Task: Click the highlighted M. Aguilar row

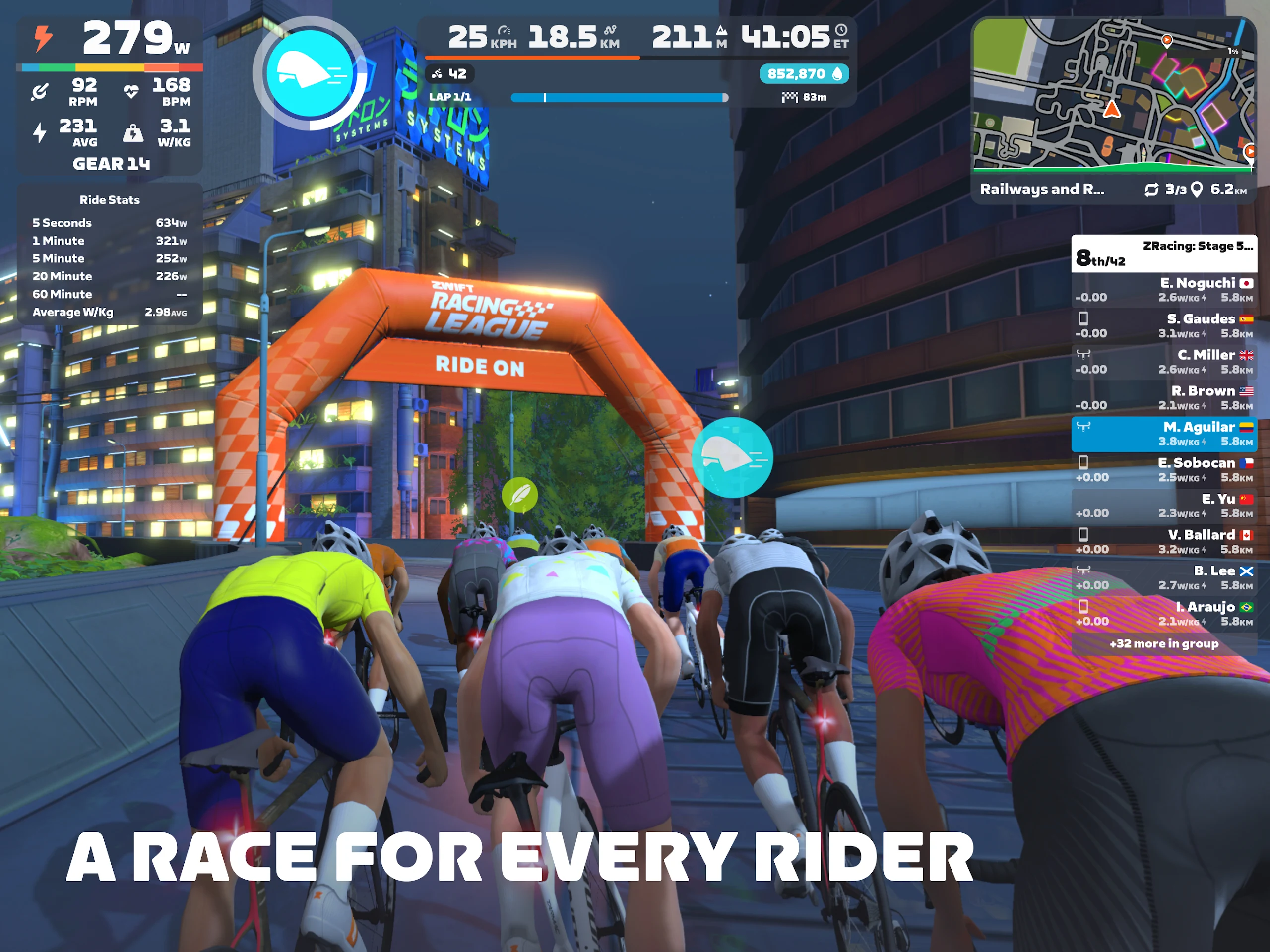Action: [x=1163, y=434]
